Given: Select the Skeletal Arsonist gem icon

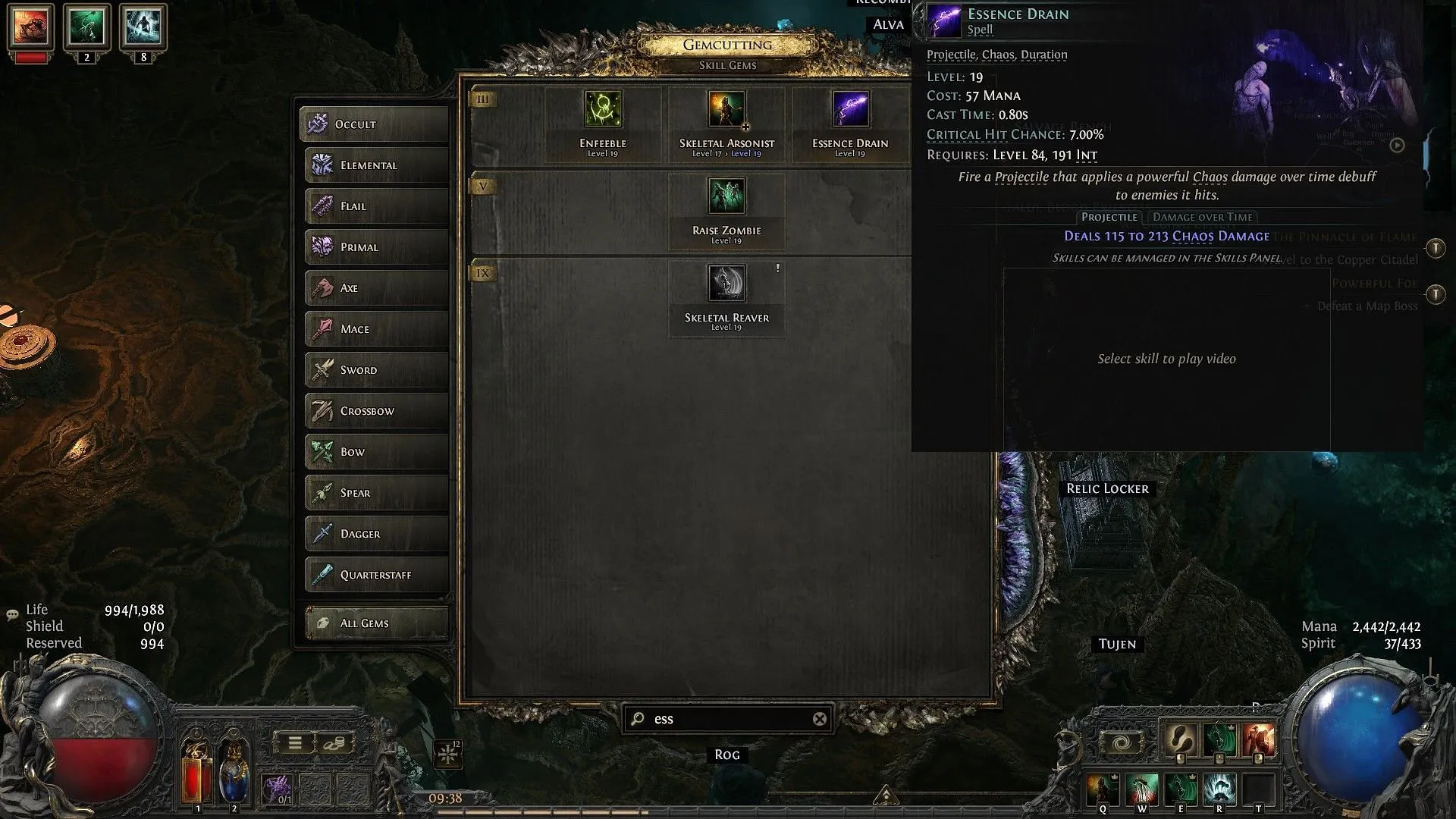Looking at the screenshot, I should point(726,110).
